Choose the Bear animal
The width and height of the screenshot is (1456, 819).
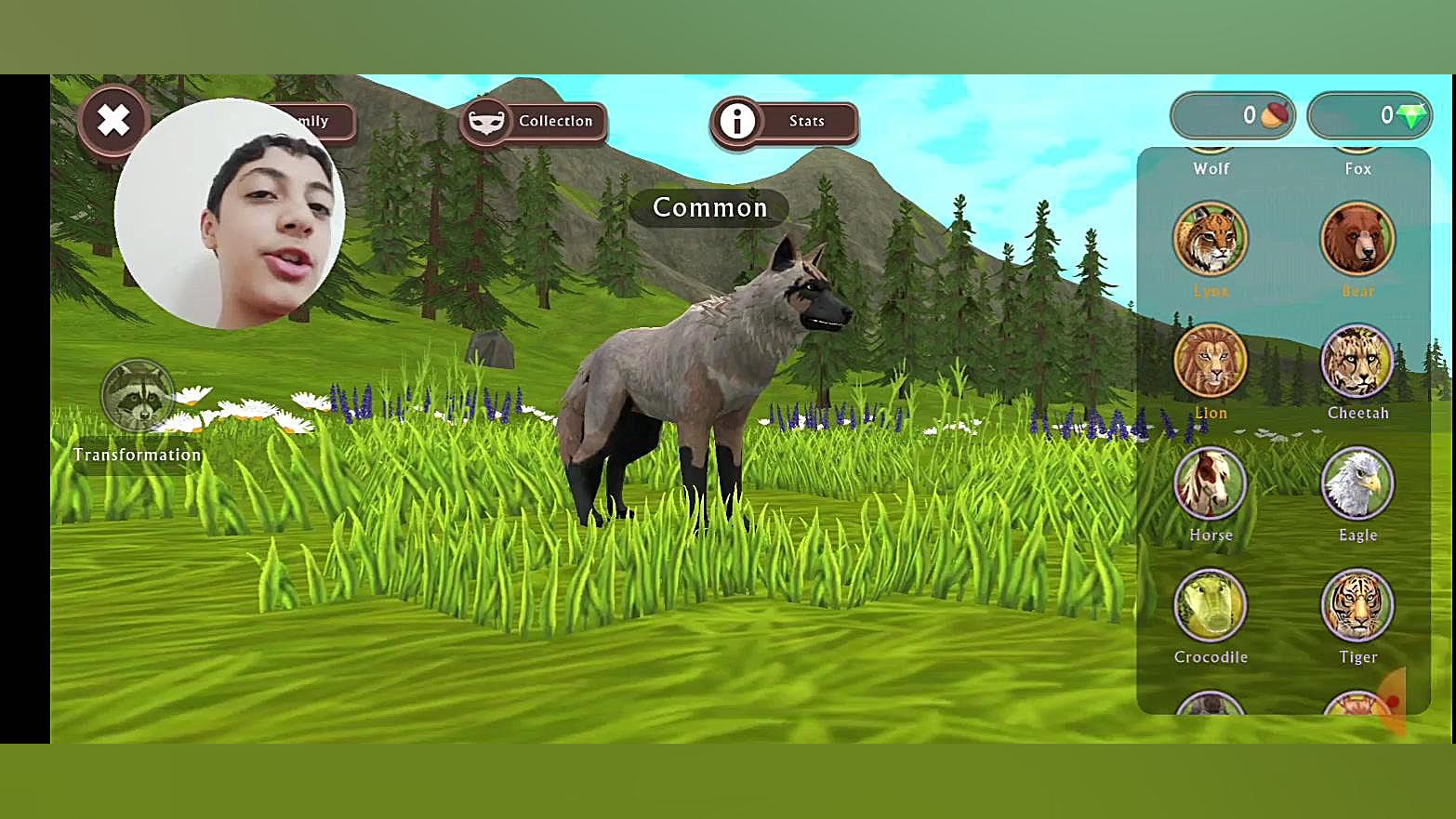[x=1357, y=240]
